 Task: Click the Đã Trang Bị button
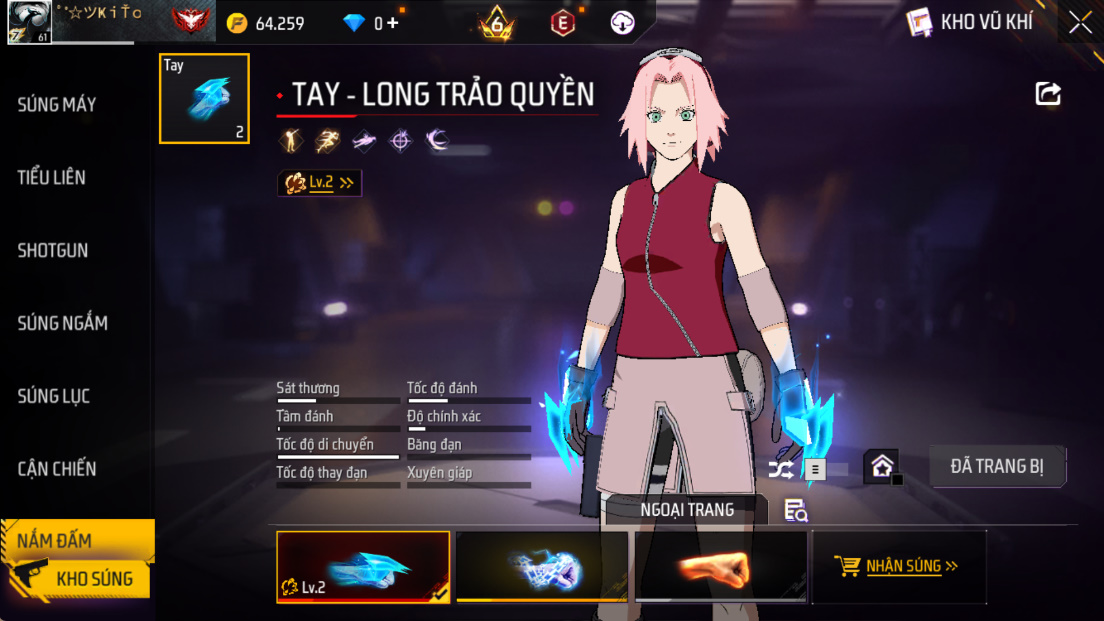997,467
